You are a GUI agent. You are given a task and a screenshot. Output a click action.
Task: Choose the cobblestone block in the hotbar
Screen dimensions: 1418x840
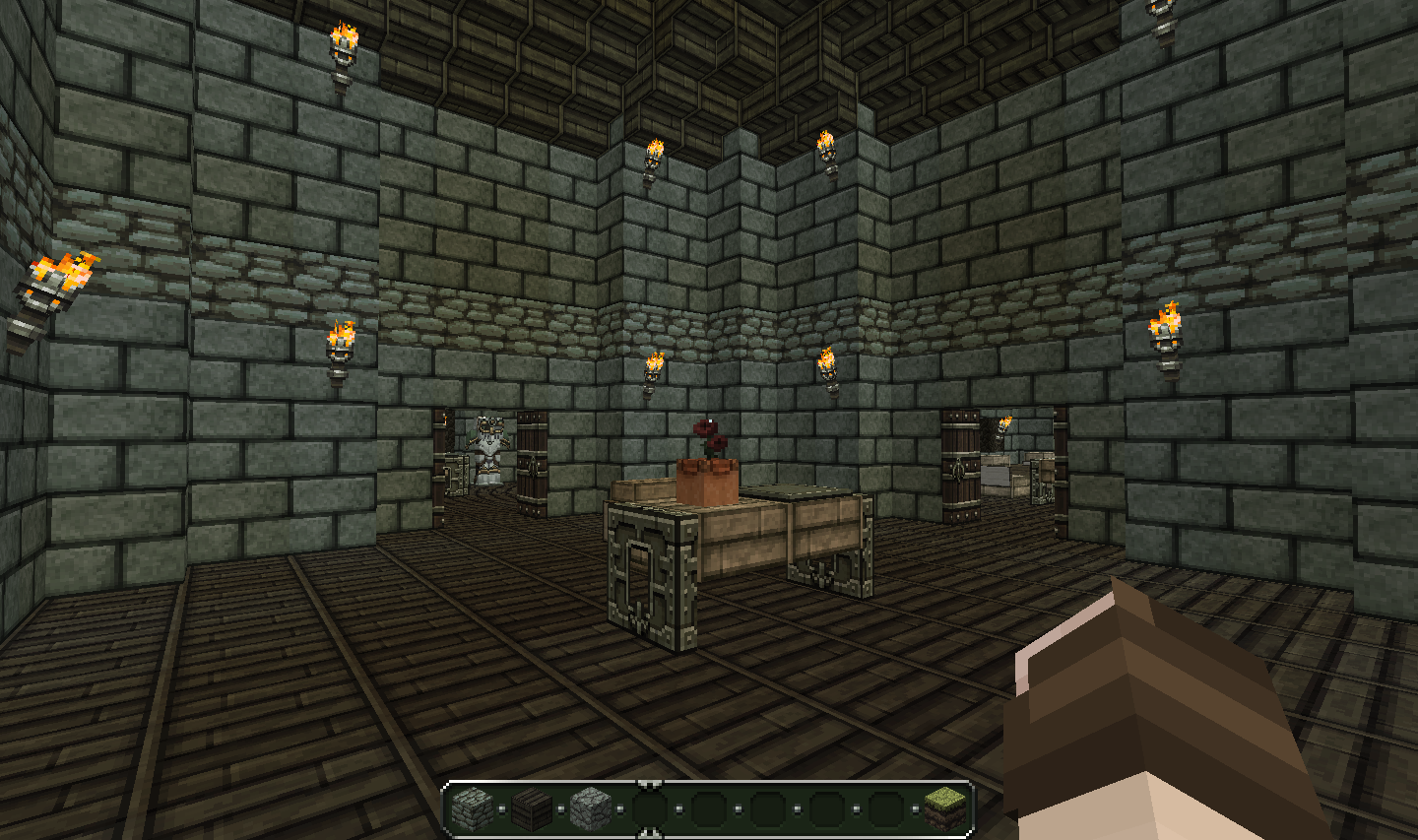click(591, 809)
